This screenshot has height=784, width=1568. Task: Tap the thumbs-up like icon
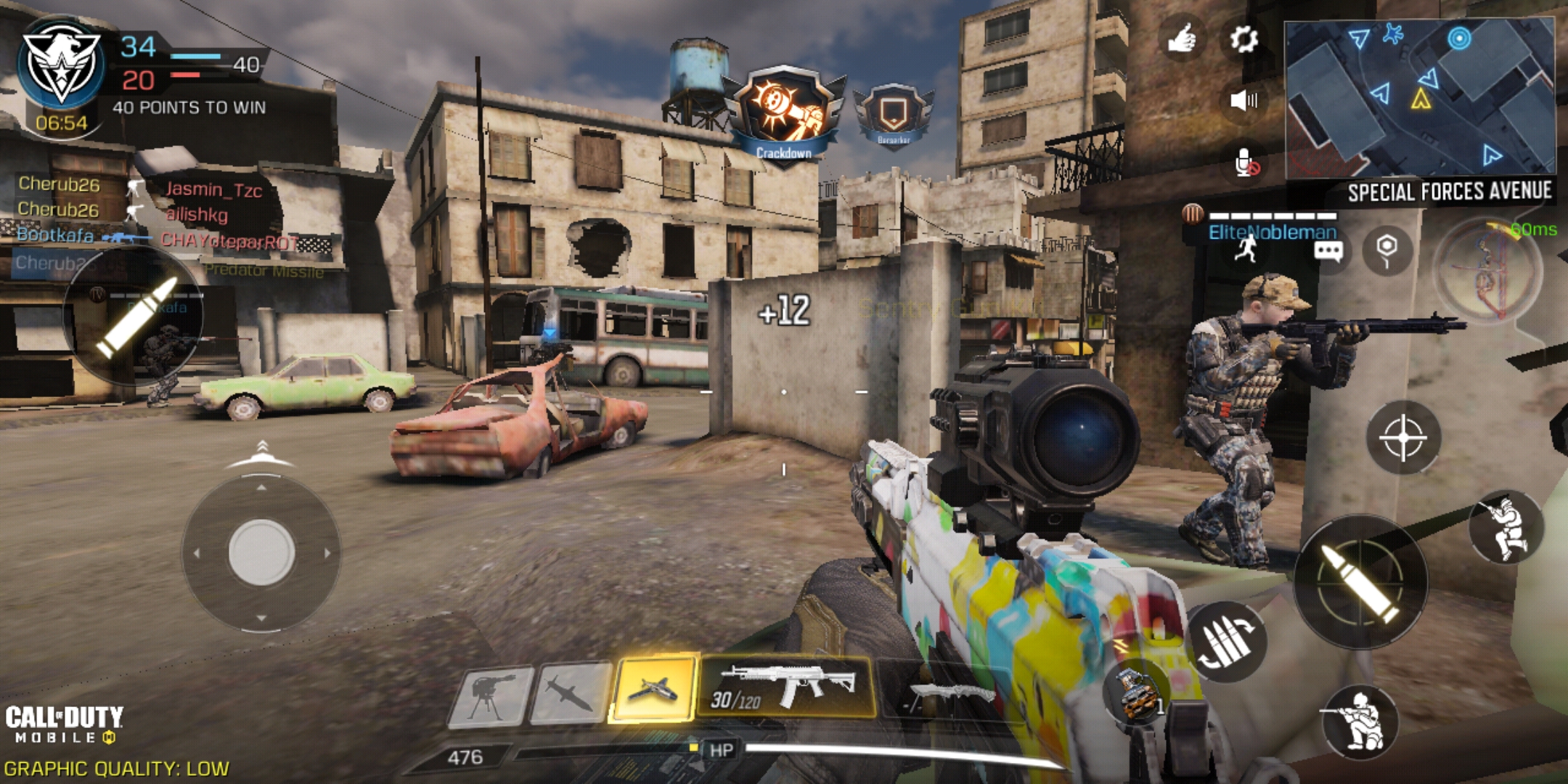[x=1182, y=38]
